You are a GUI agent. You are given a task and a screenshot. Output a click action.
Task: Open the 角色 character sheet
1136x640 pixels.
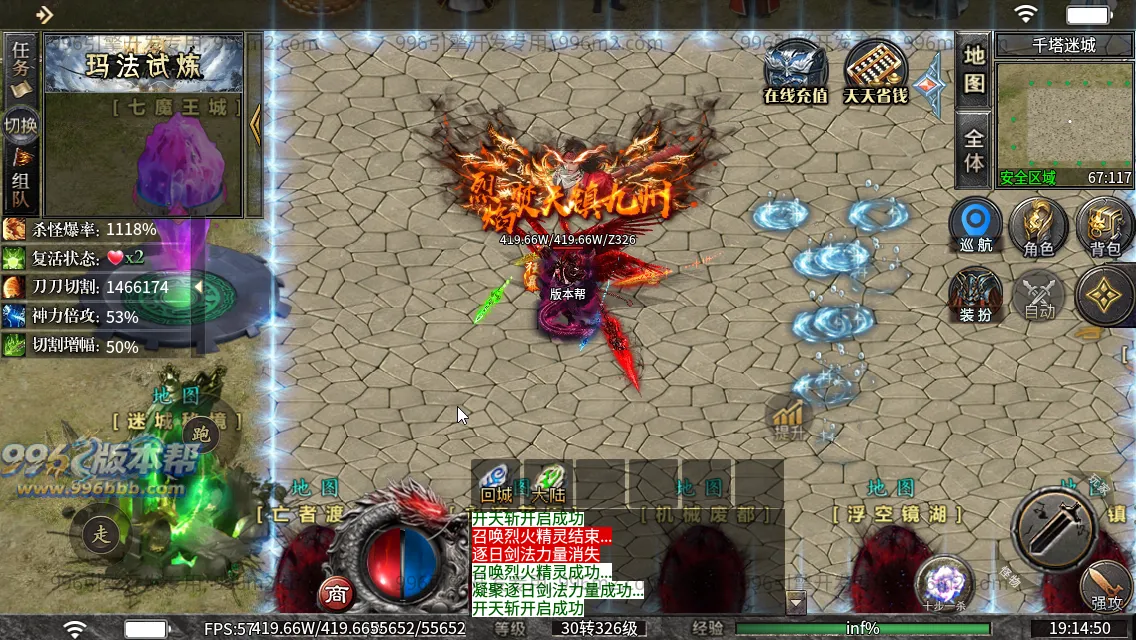(1040, 225)
